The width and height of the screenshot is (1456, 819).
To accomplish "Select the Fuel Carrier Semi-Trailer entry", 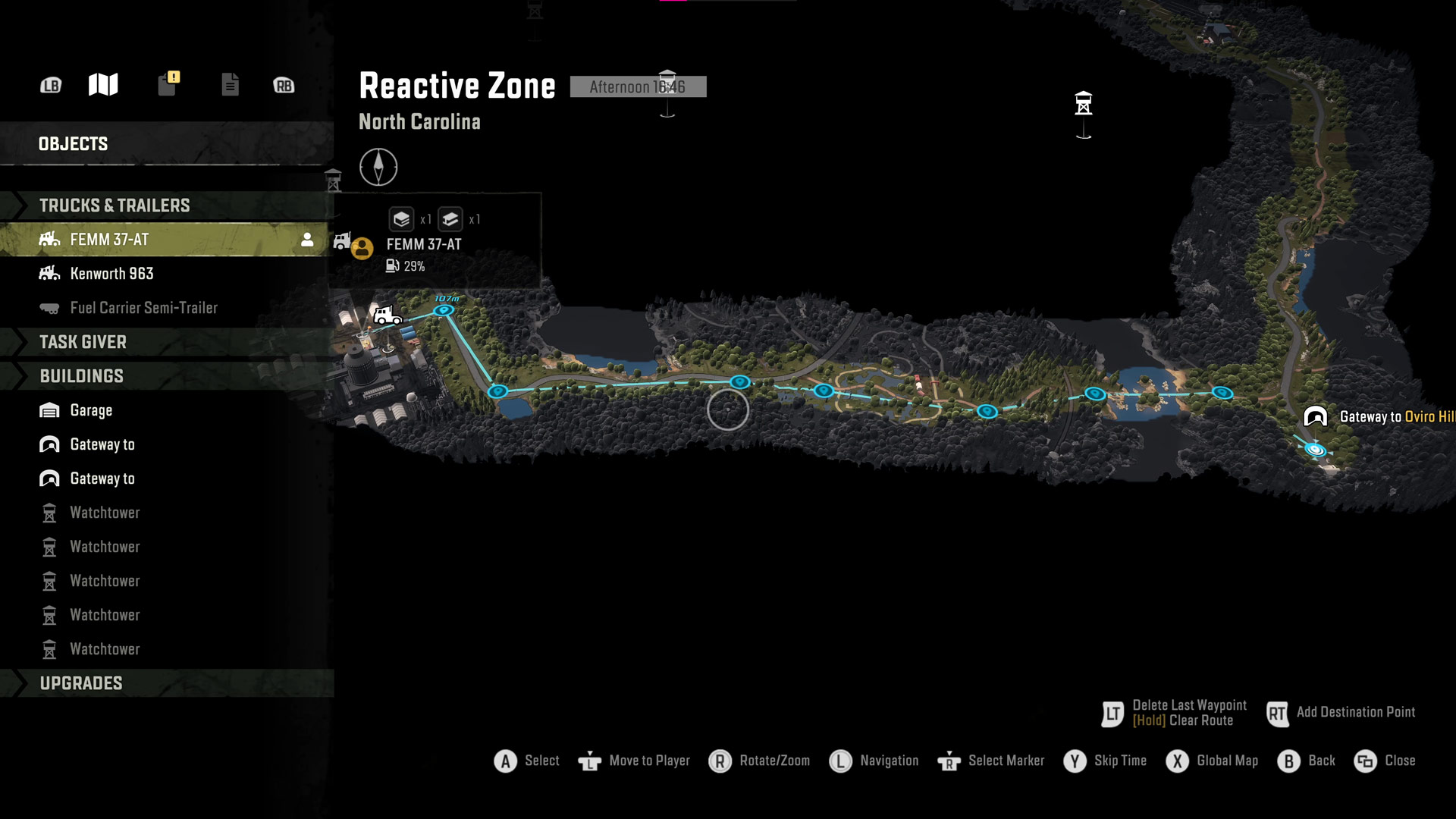I will click(143, 308).
